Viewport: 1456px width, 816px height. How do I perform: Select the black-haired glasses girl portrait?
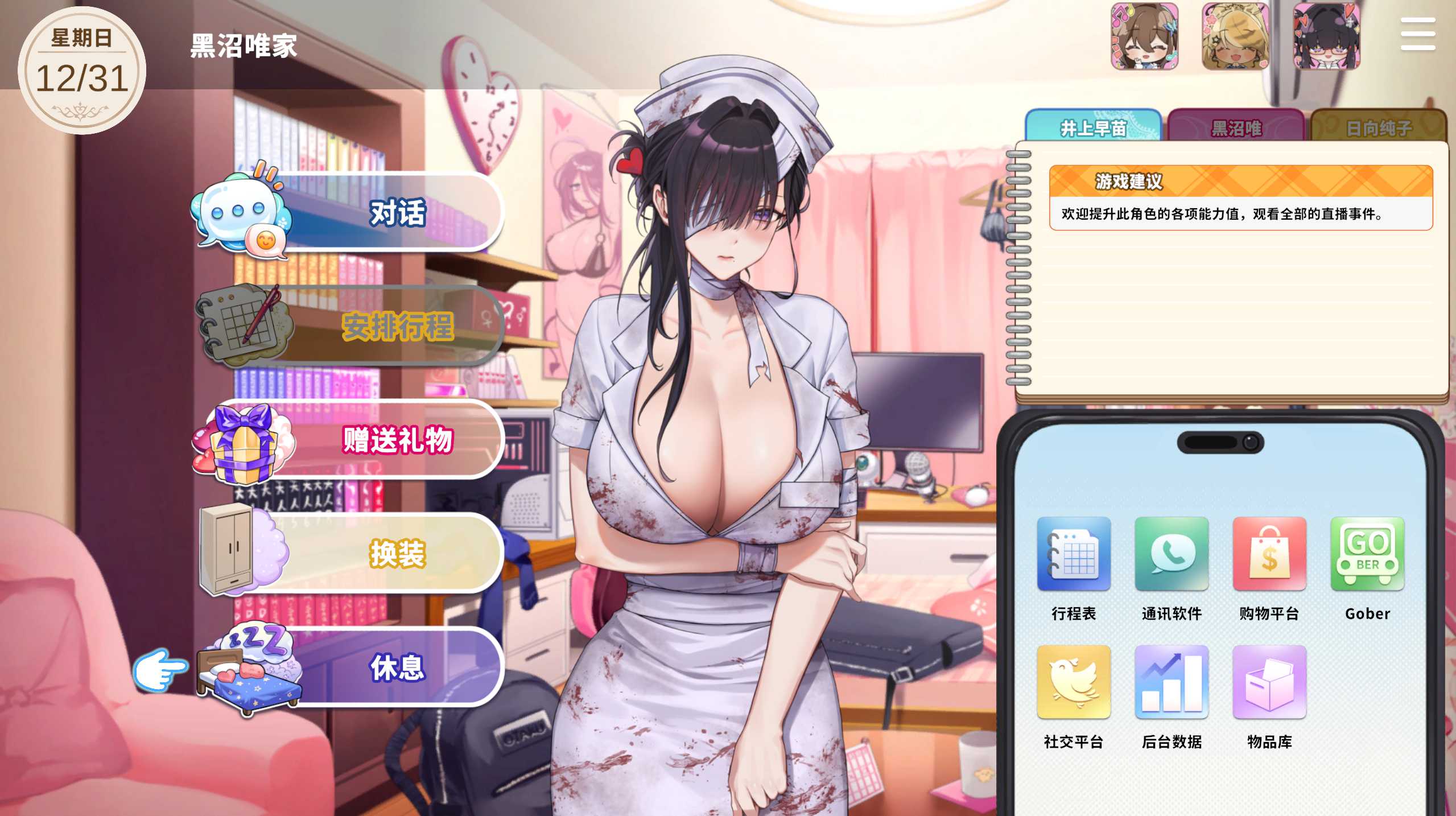click(x=1326, y=36)
